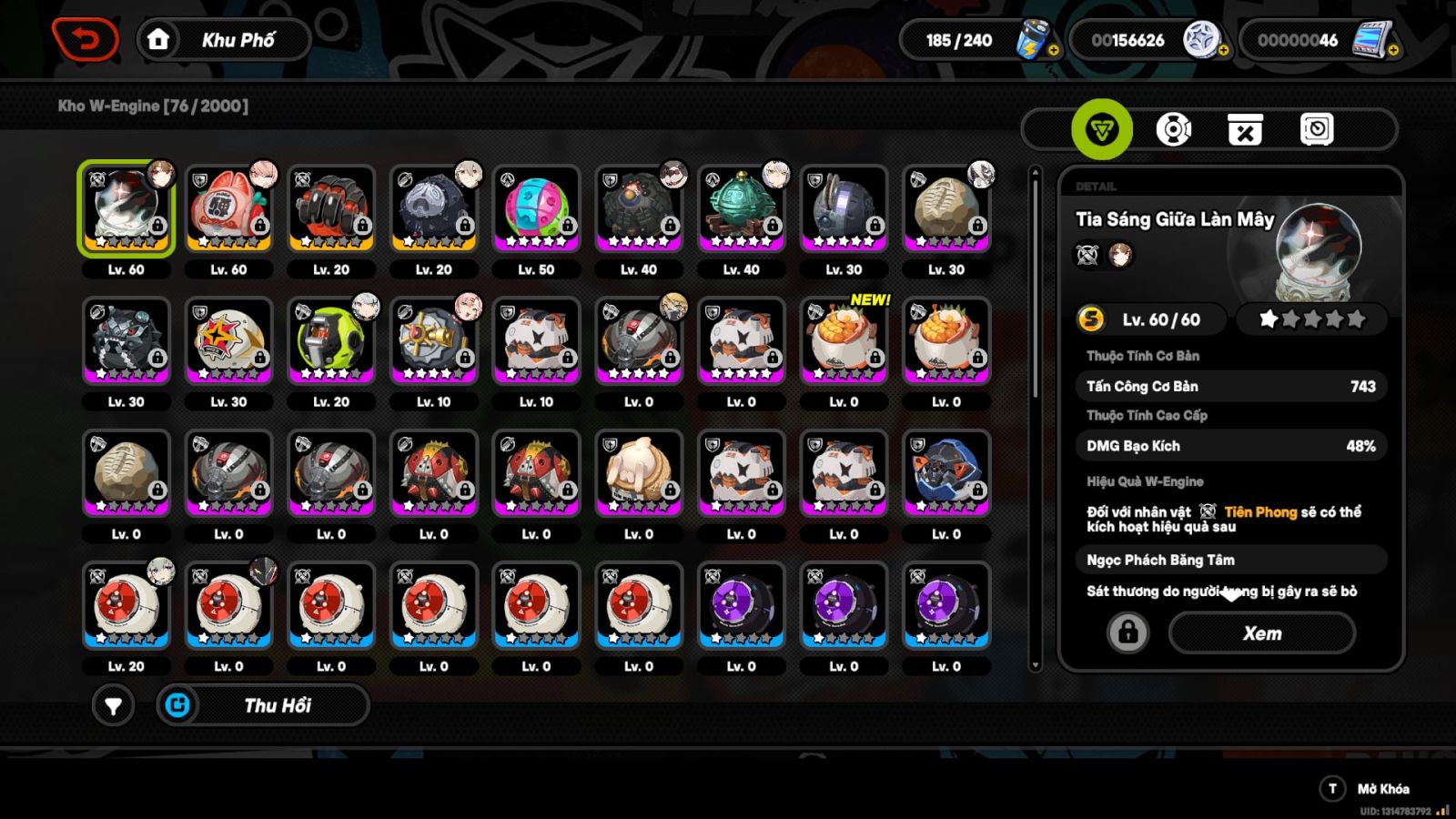The image size is (1456, 819).
Task: Click Xem to view the W-Engine details
Action: [x=1260, y=632]
